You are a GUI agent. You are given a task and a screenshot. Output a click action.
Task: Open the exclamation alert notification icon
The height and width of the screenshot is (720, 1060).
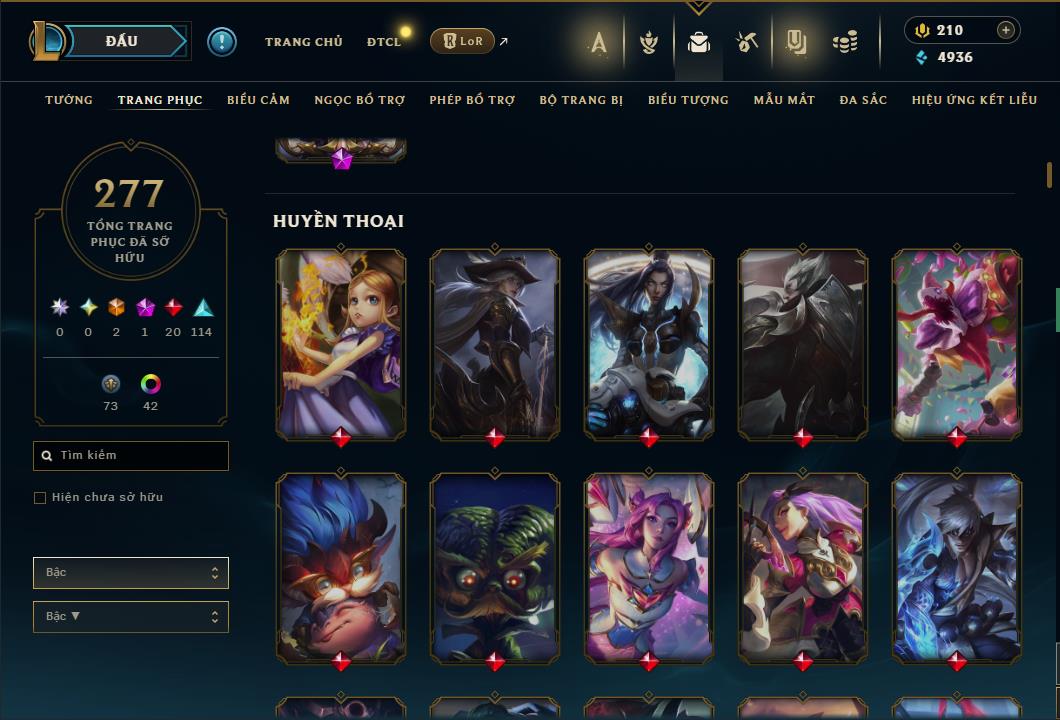pos(221,41)
